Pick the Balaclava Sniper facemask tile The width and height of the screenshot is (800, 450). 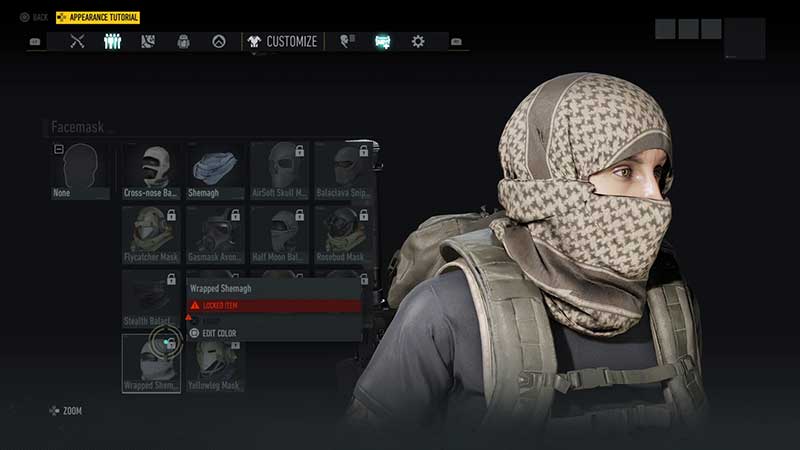coord(344,170)
